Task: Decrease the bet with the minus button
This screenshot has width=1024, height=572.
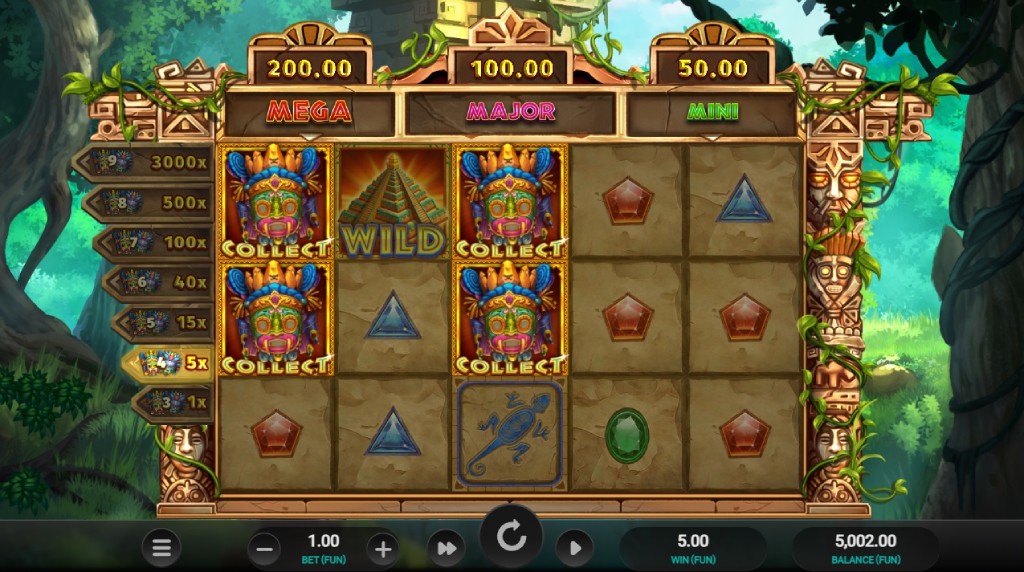Action: (x=264, y=547)
